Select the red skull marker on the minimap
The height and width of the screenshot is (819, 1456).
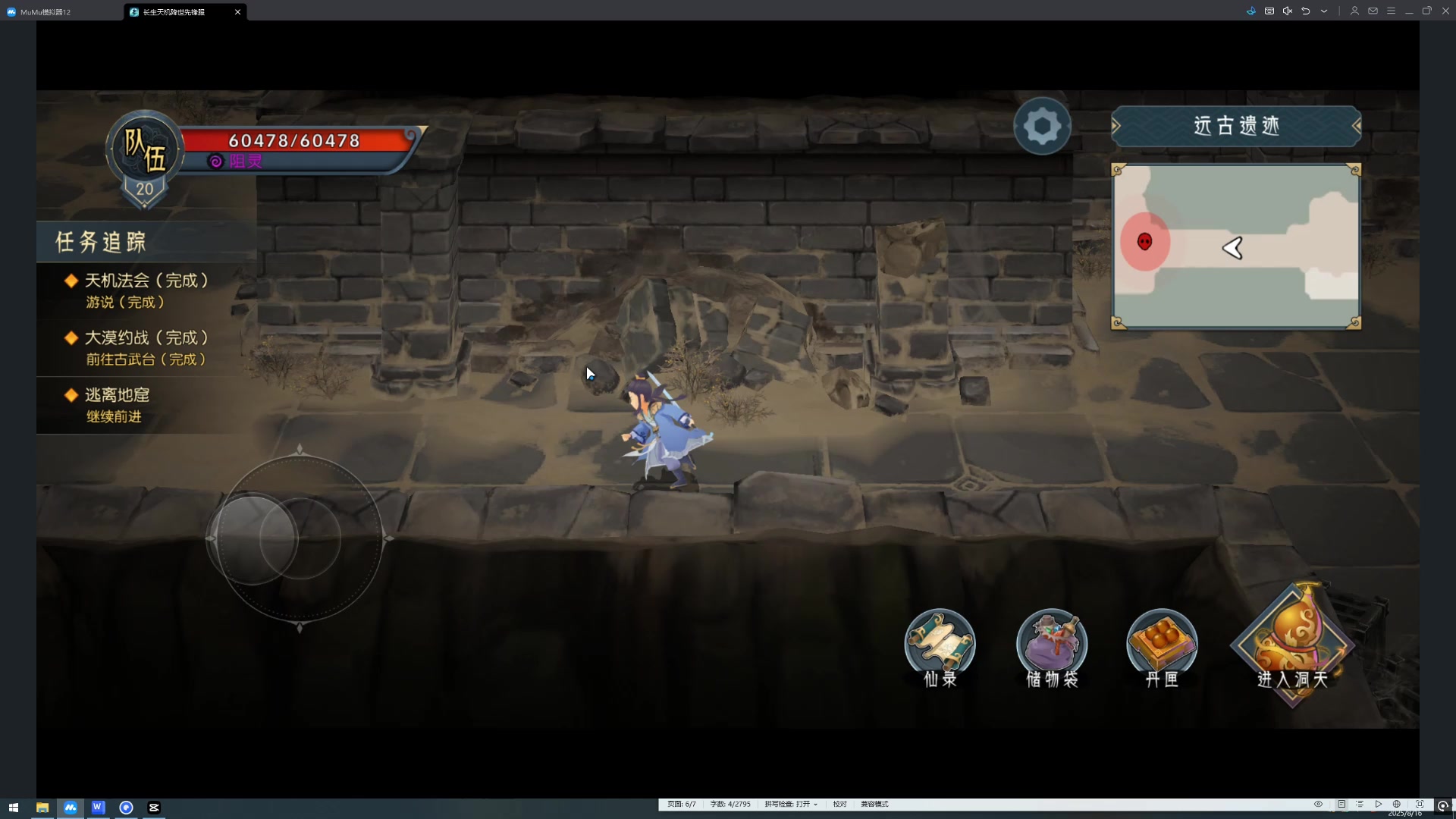pos(1145,242)
